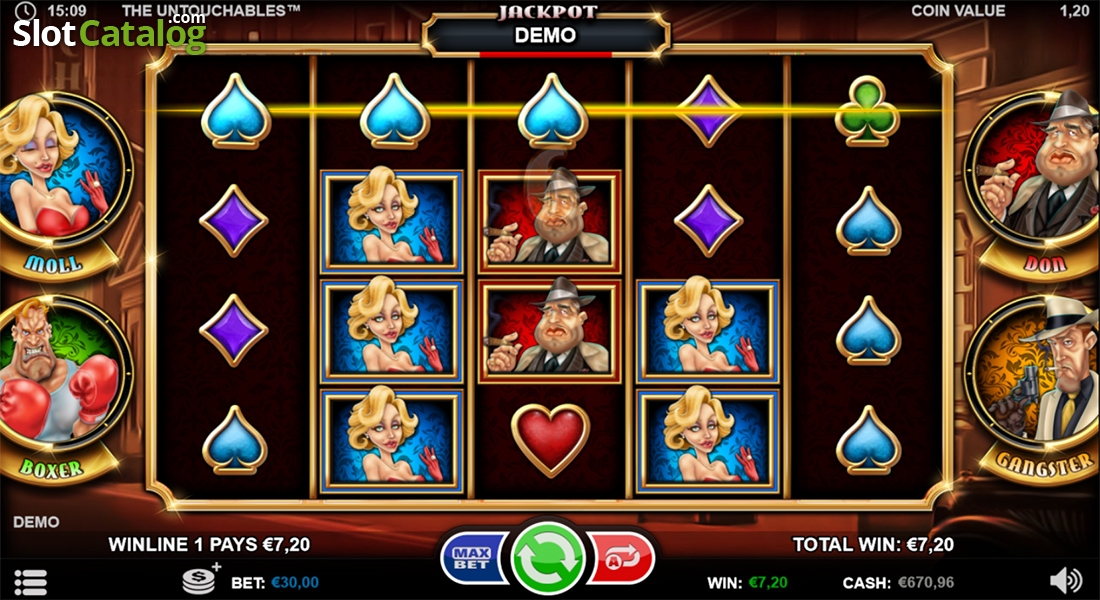Toggle sound with the speaker icon
This screenshot has height=600, width=1100.
(x=1066, y=580)
